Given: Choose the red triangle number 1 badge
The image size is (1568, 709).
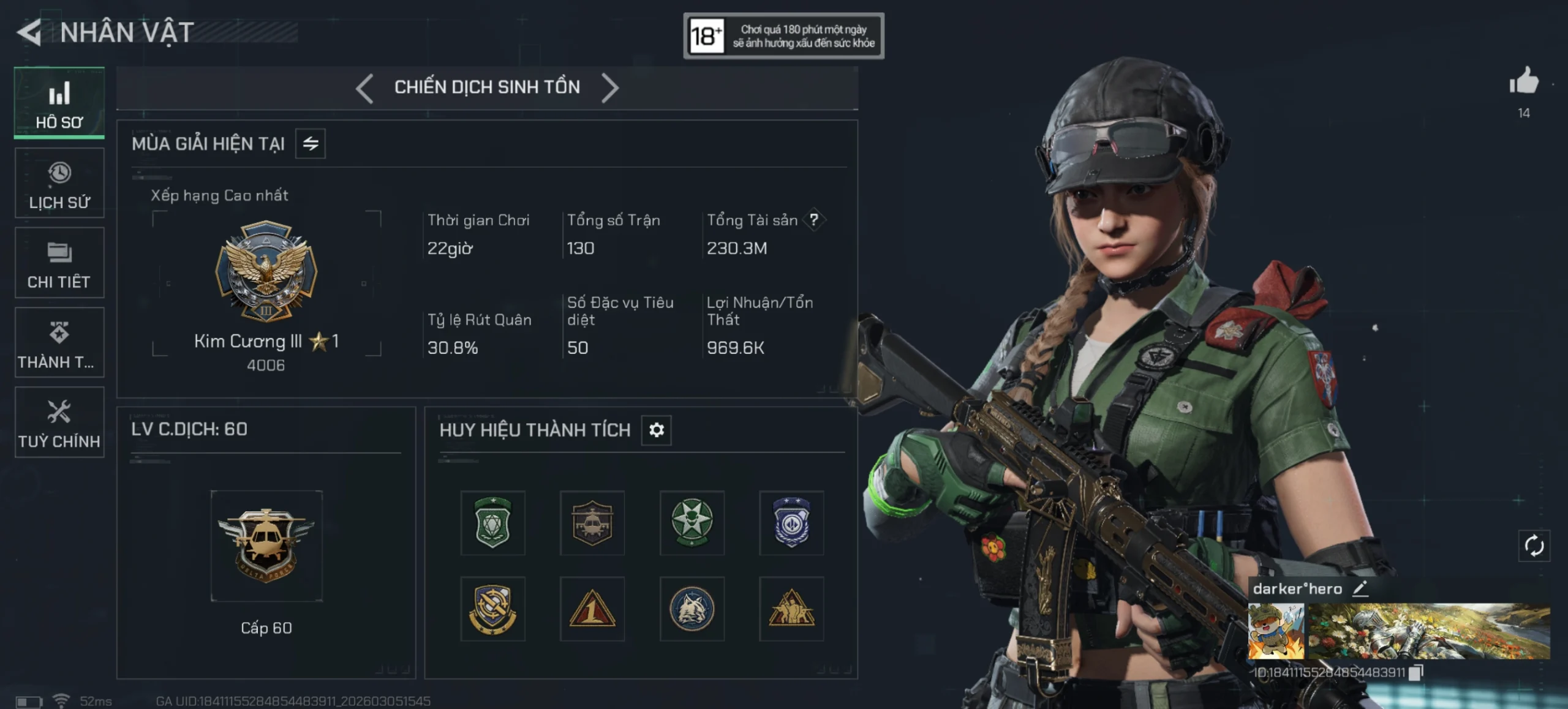Looking at the screenshot, I should pos(592,609).
